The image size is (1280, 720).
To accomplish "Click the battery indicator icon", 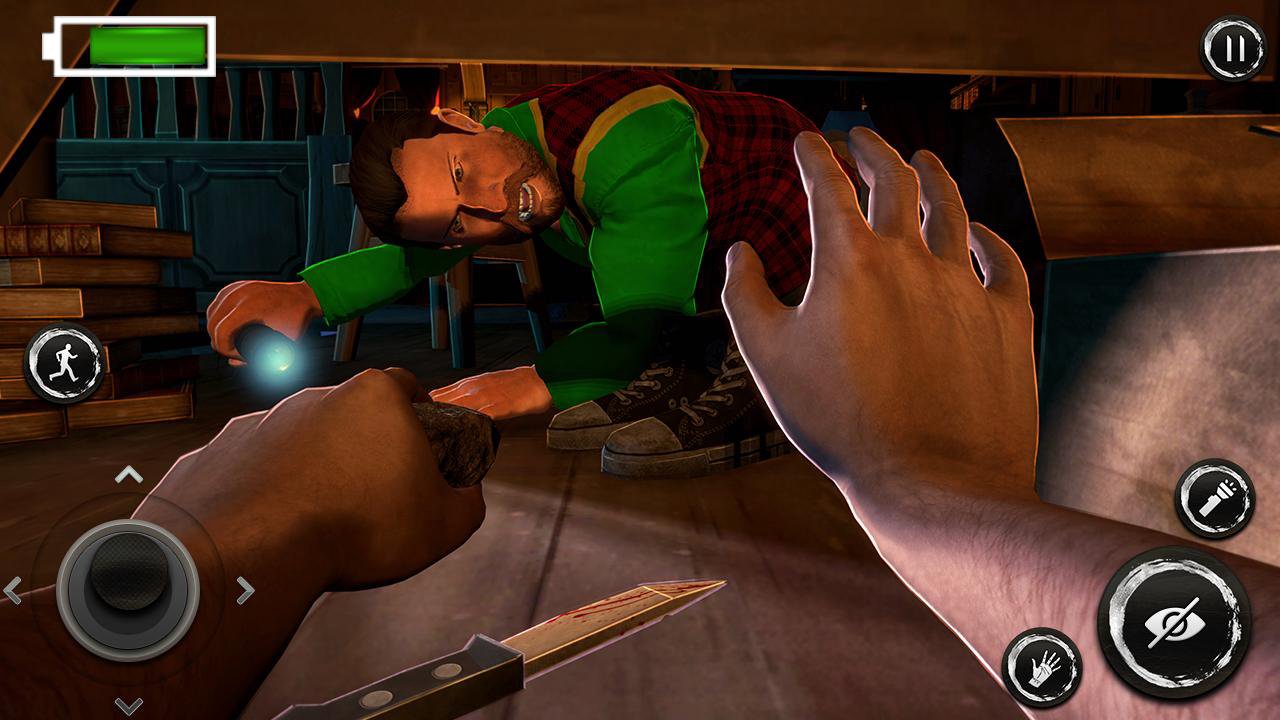I will point(132,43).
